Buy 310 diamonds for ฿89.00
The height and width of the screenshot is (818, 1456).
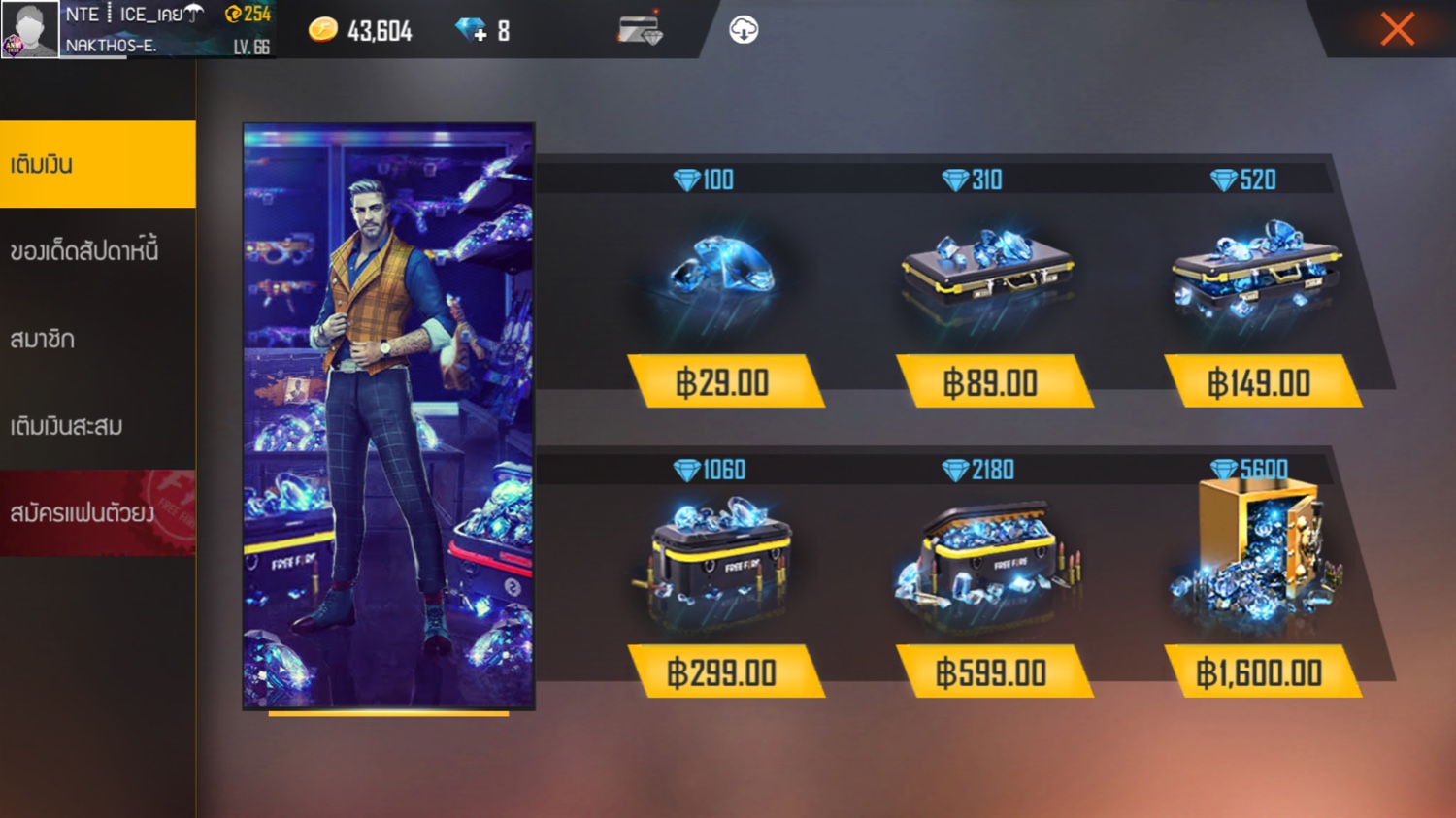pos(991,382)
